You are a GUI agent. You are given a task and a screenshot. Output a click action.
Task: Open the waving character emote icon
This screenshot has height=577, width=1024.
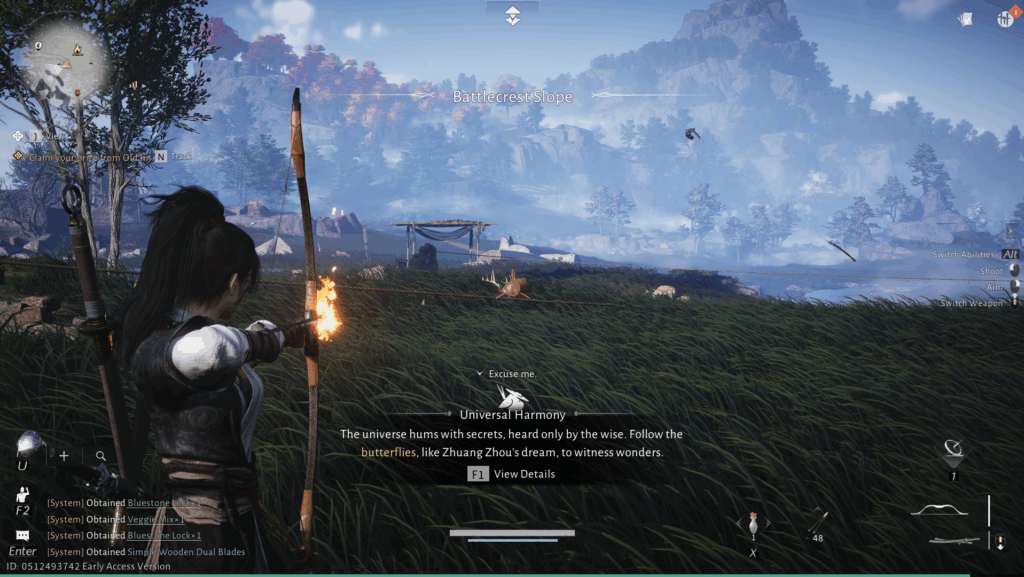tap(23, 494)
